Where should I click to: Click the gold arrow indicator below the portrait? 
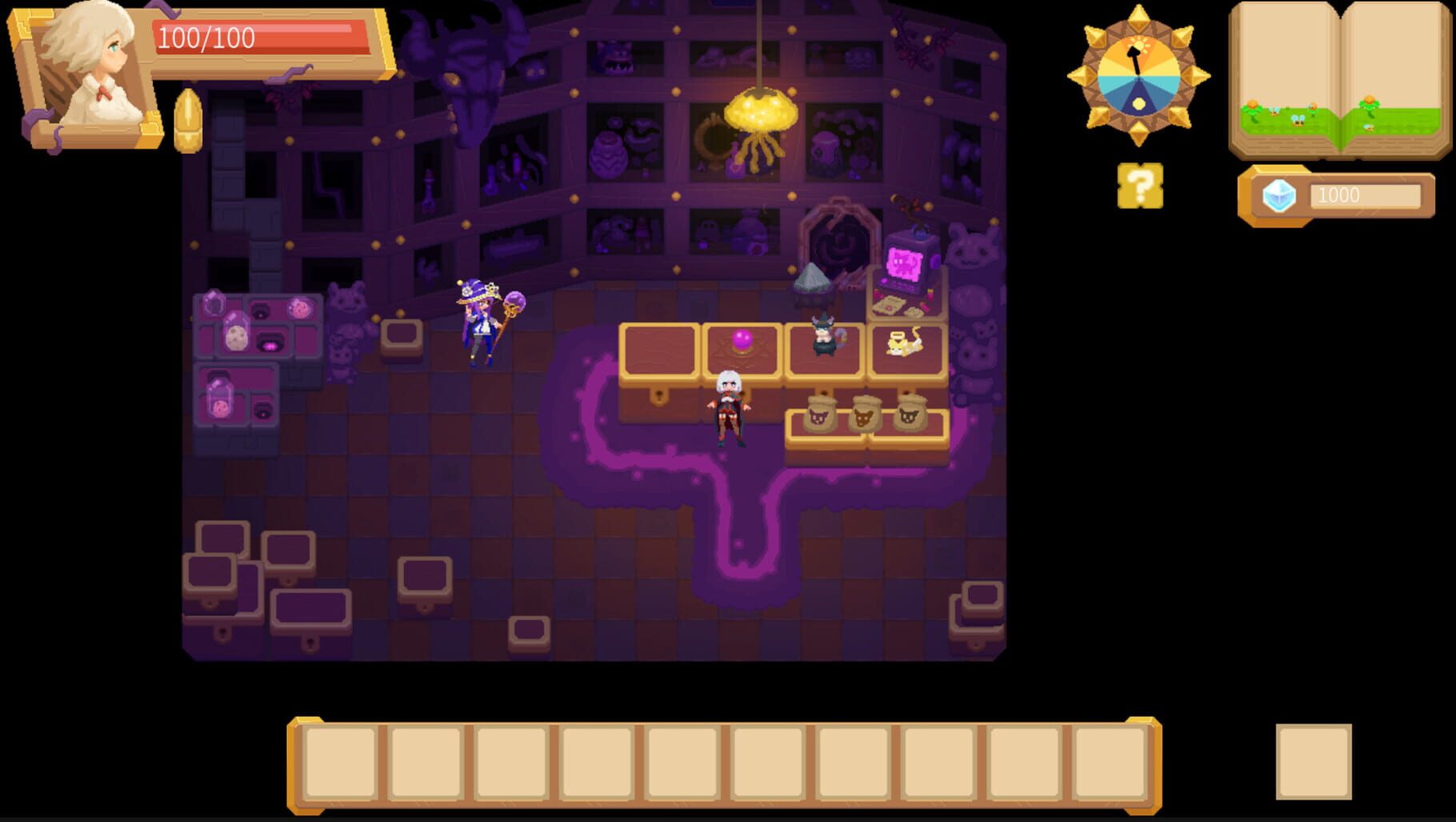190,120
